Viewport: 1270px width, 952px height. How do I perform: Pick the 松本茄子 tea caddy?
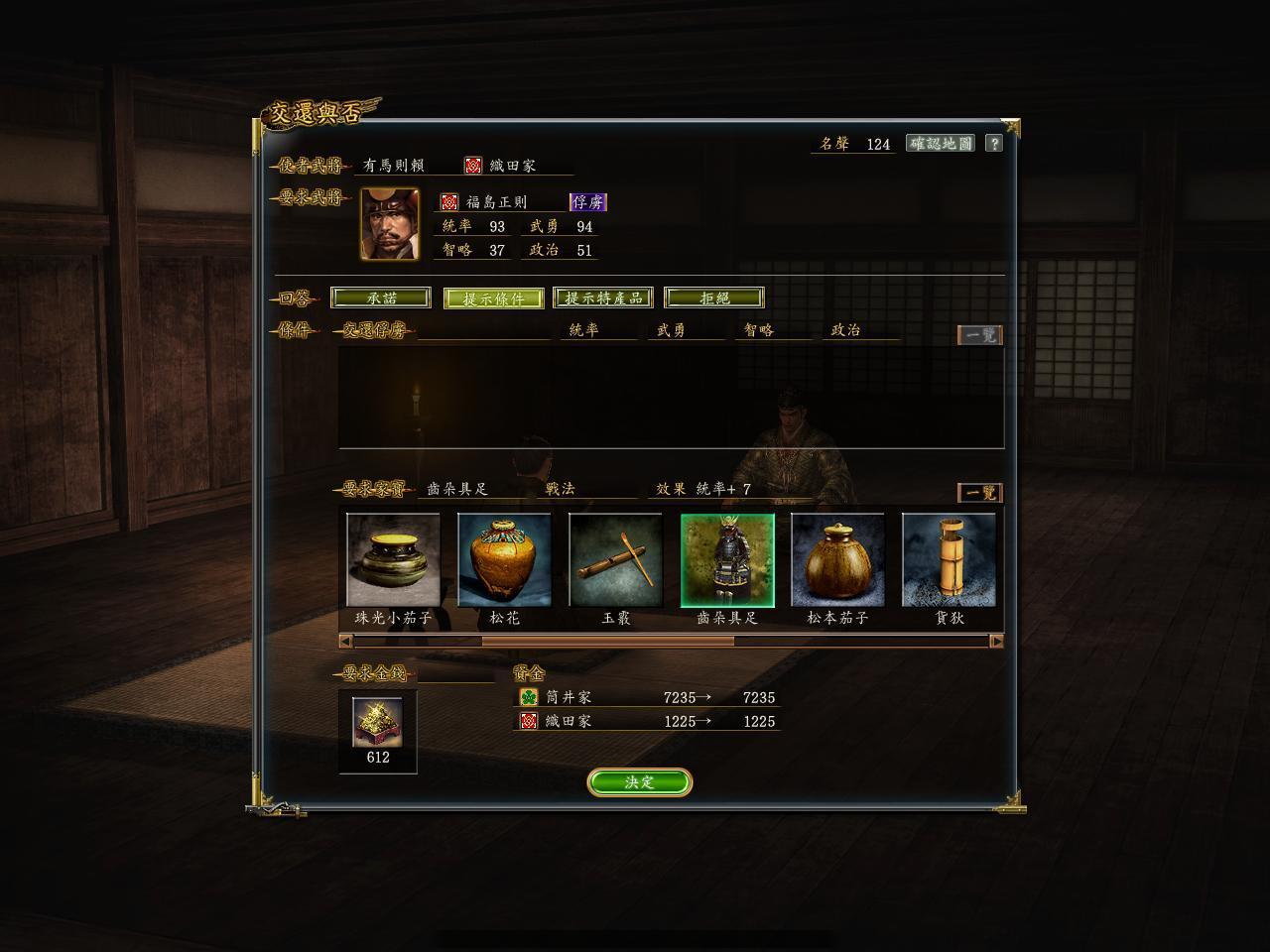[x=837, y=560]
